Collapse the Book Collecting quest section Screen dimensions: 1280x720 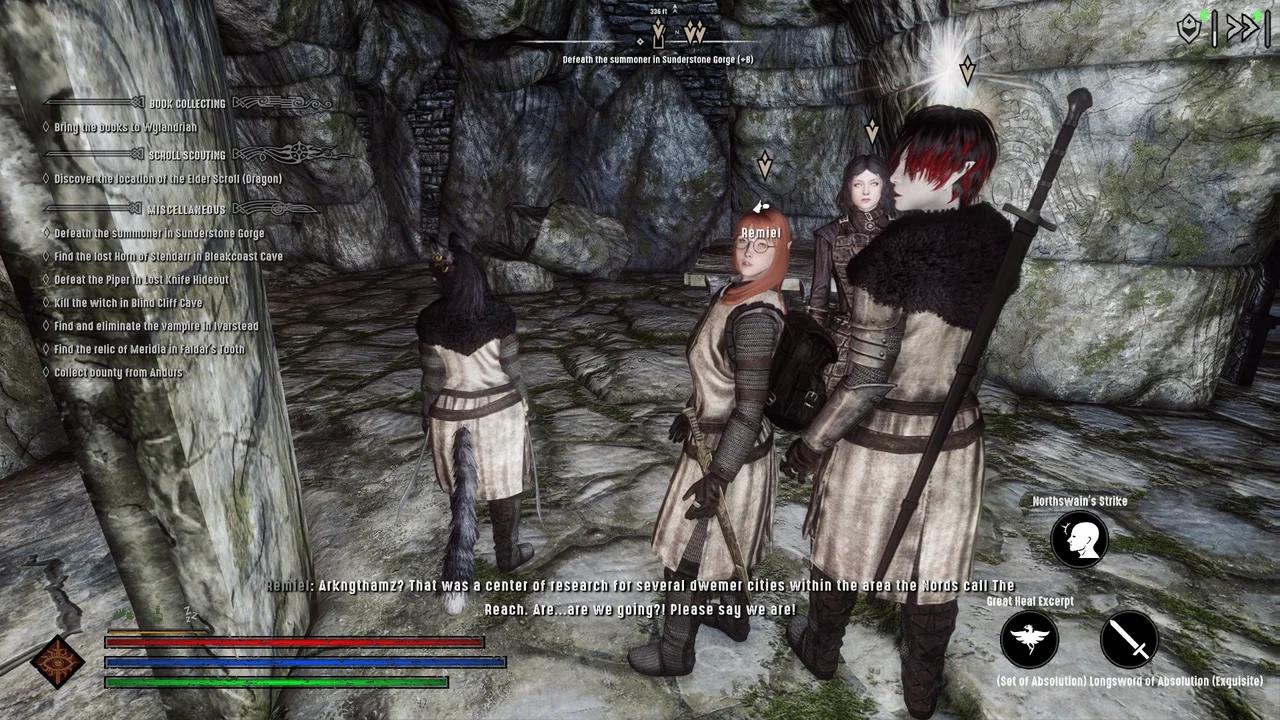coord(185,102)
